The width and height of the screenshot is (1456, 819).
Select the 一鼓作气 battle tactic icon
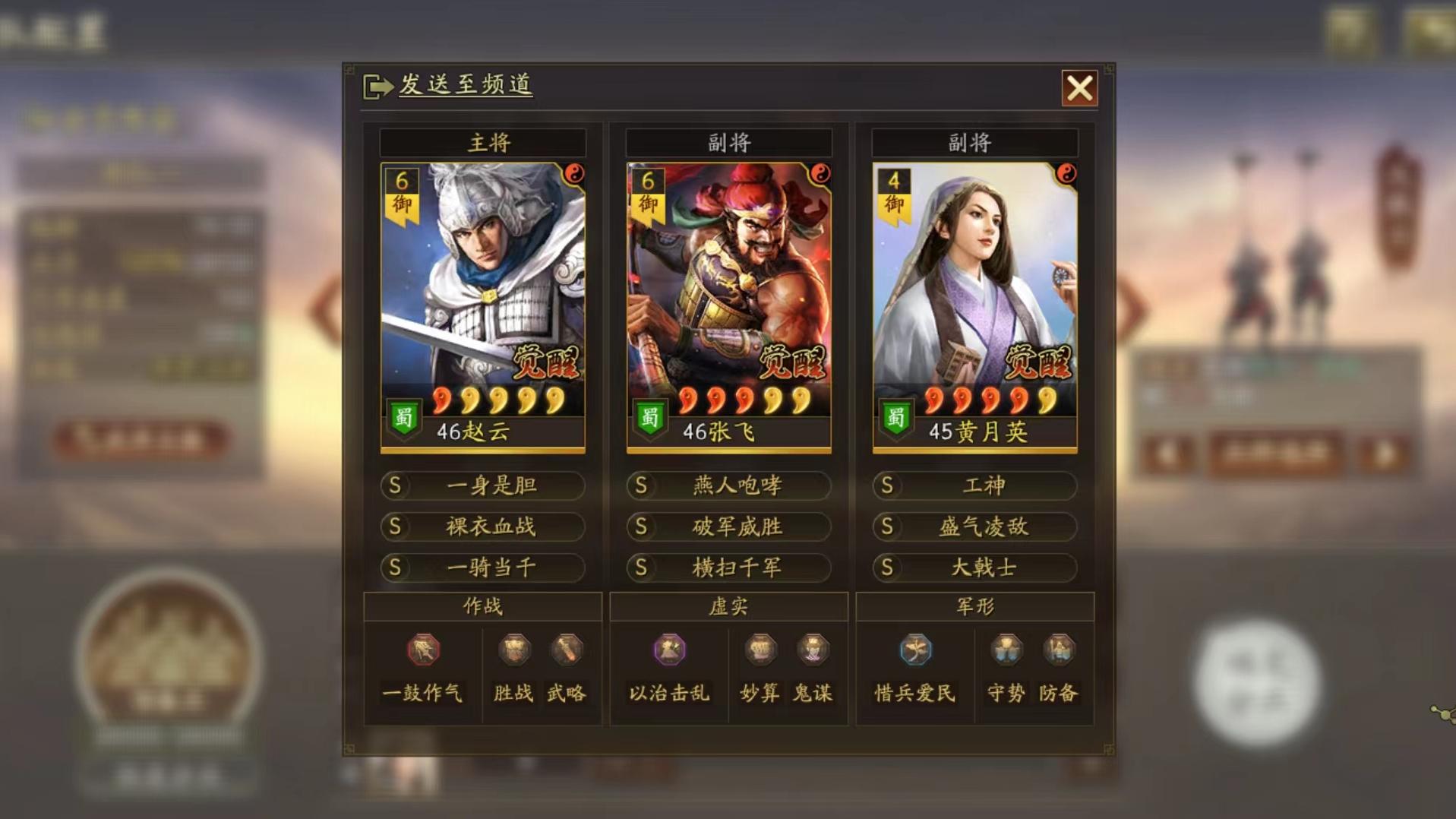(x=424, y=651)
